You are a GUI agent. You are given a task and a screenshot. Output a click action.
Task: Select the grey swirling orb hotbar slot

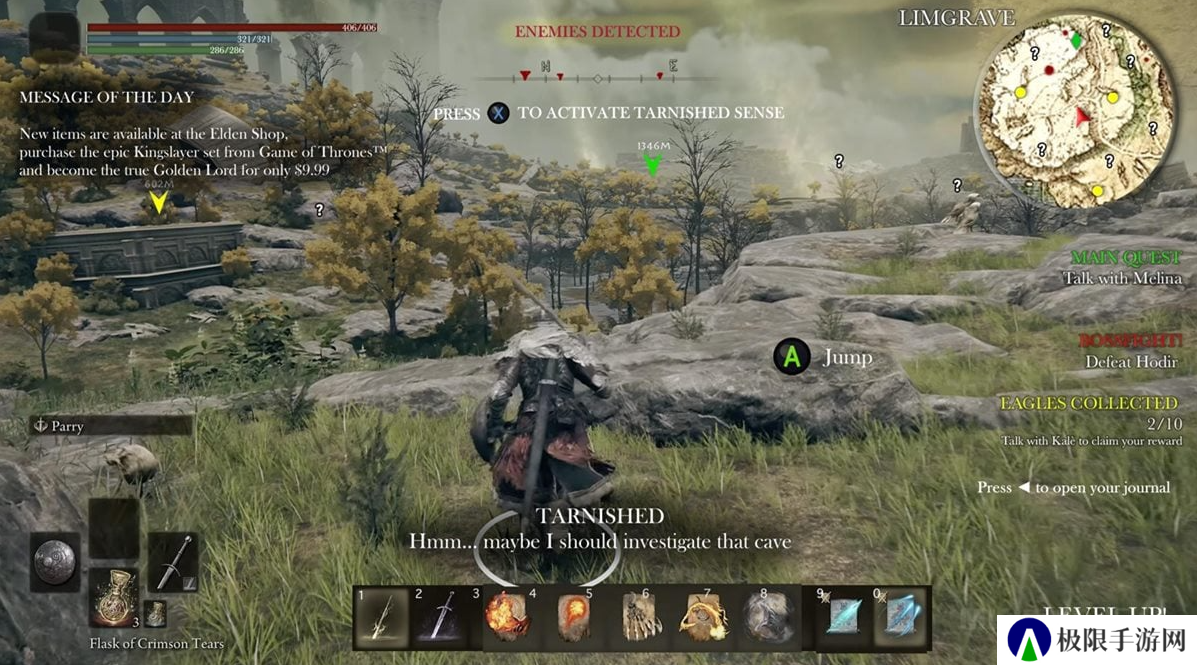click(766, 618)
